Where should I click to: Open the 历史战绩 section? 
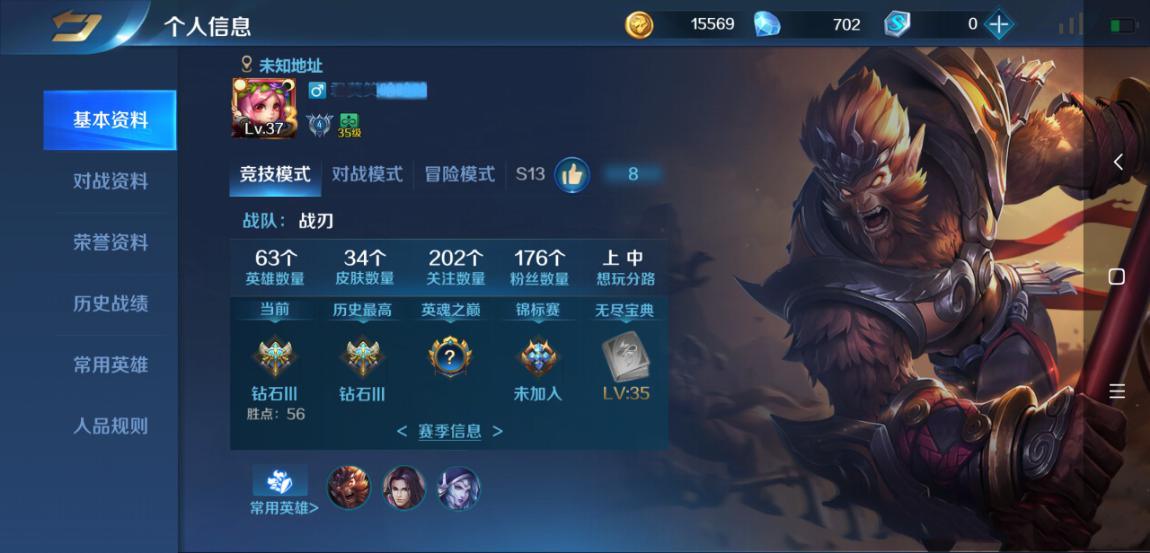point(110,303)
